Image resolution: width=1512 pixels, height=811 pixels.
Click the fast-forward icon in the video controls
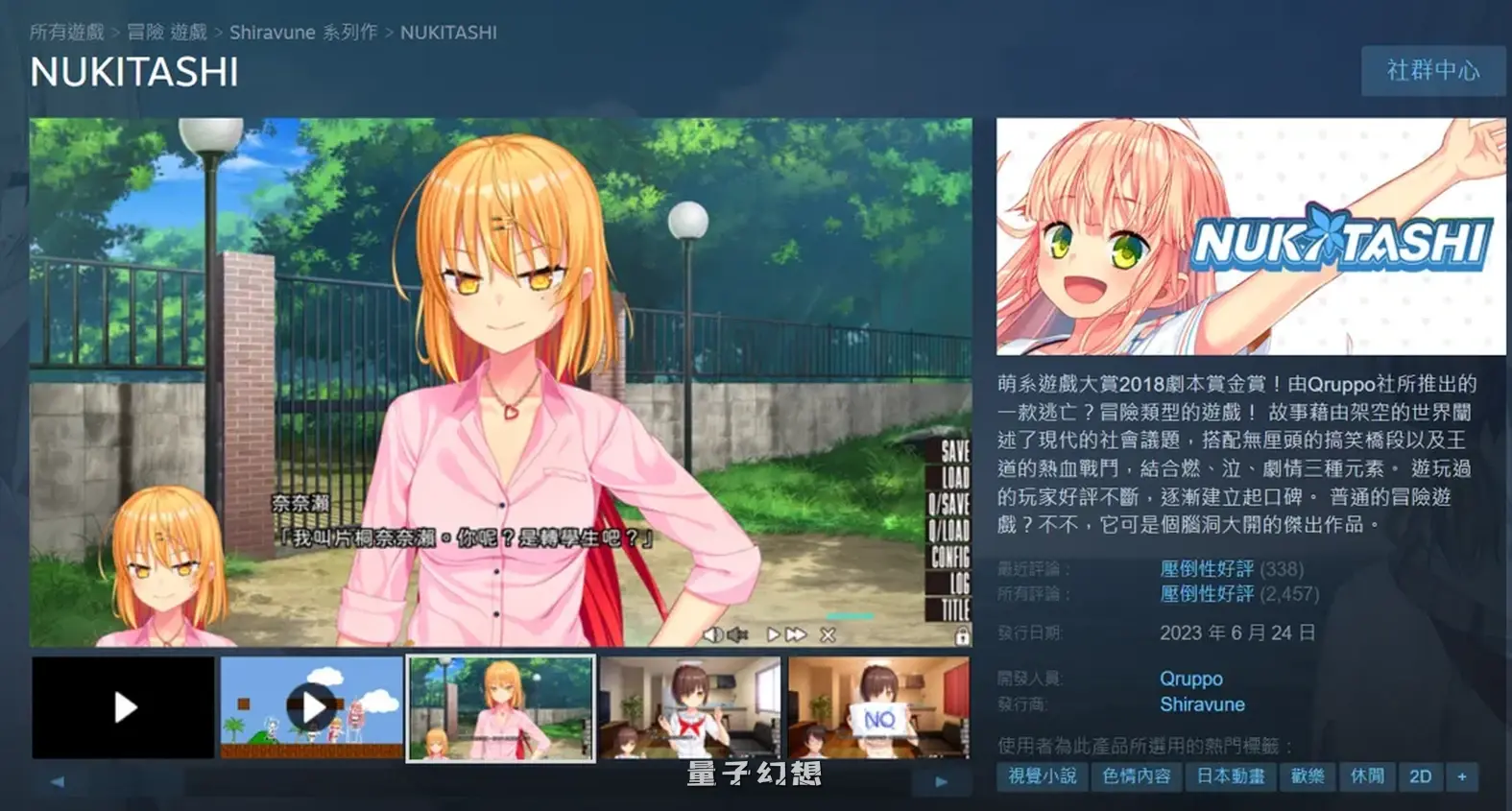(x=796, y=633)
